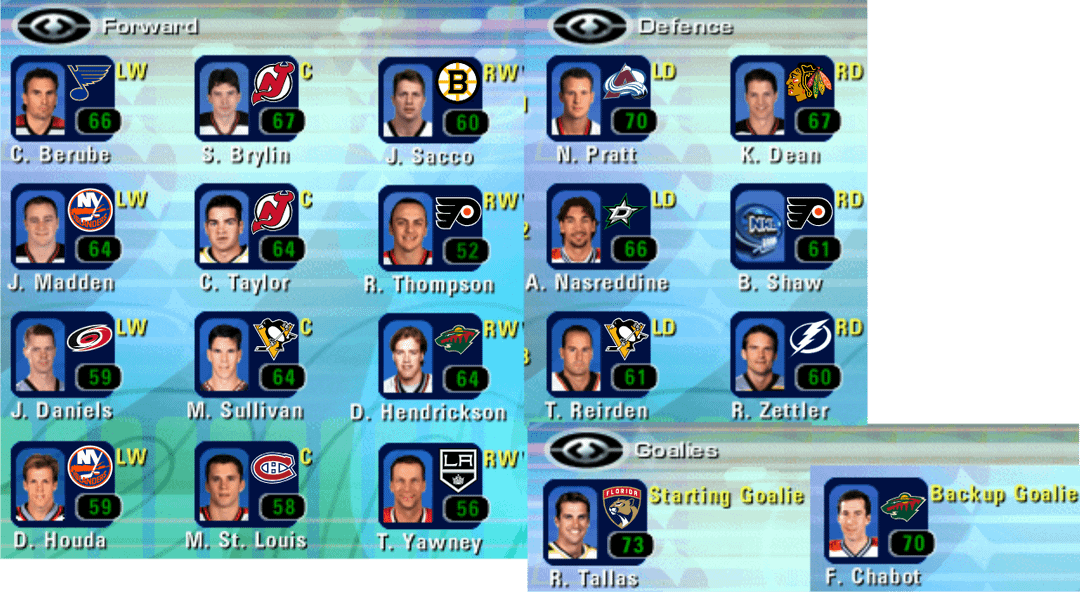Choose left defenseman N. Pratt's card
Image resolution: width=1080 pixels, height=592 pixels.
pyautogui.click(x=599, y=98)
